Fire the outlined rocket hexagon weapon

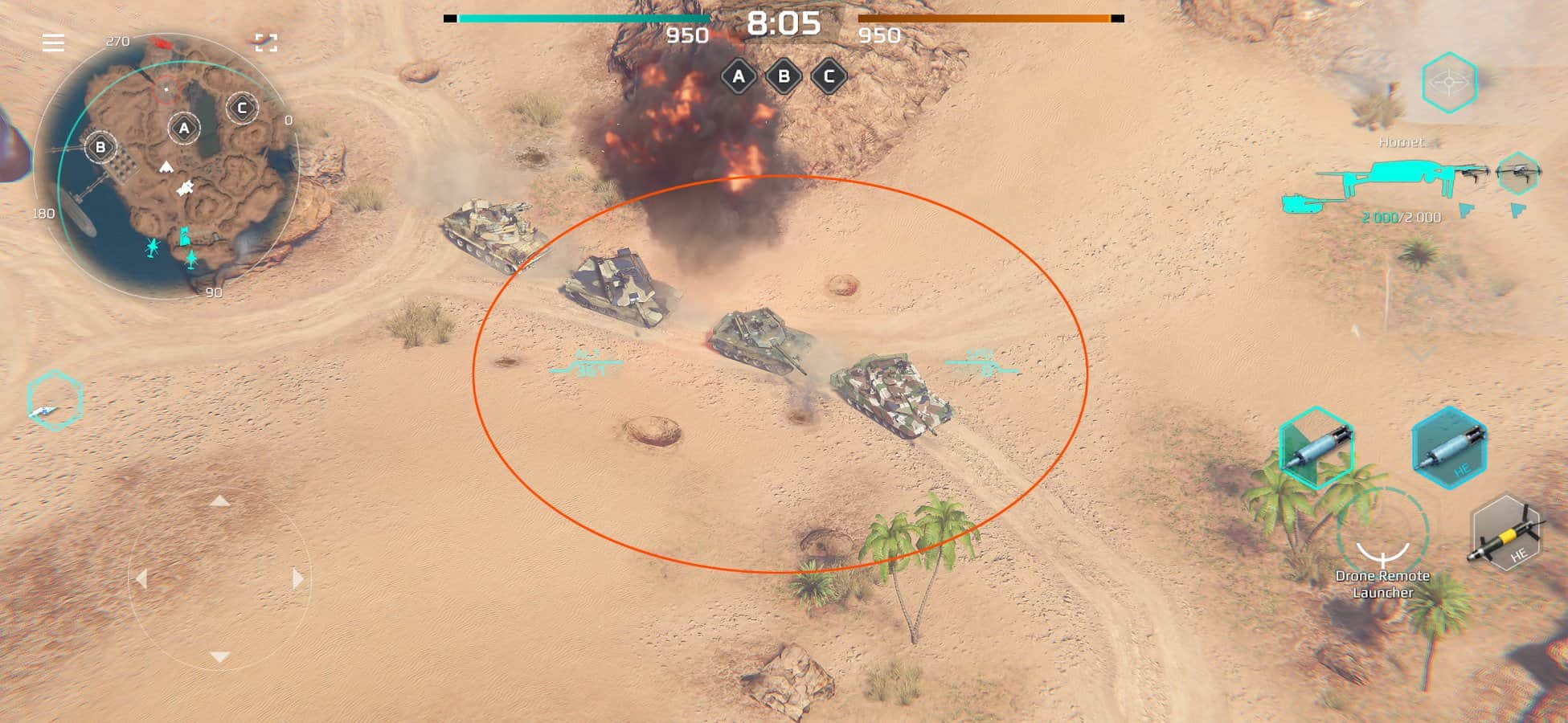[1316, 448]
